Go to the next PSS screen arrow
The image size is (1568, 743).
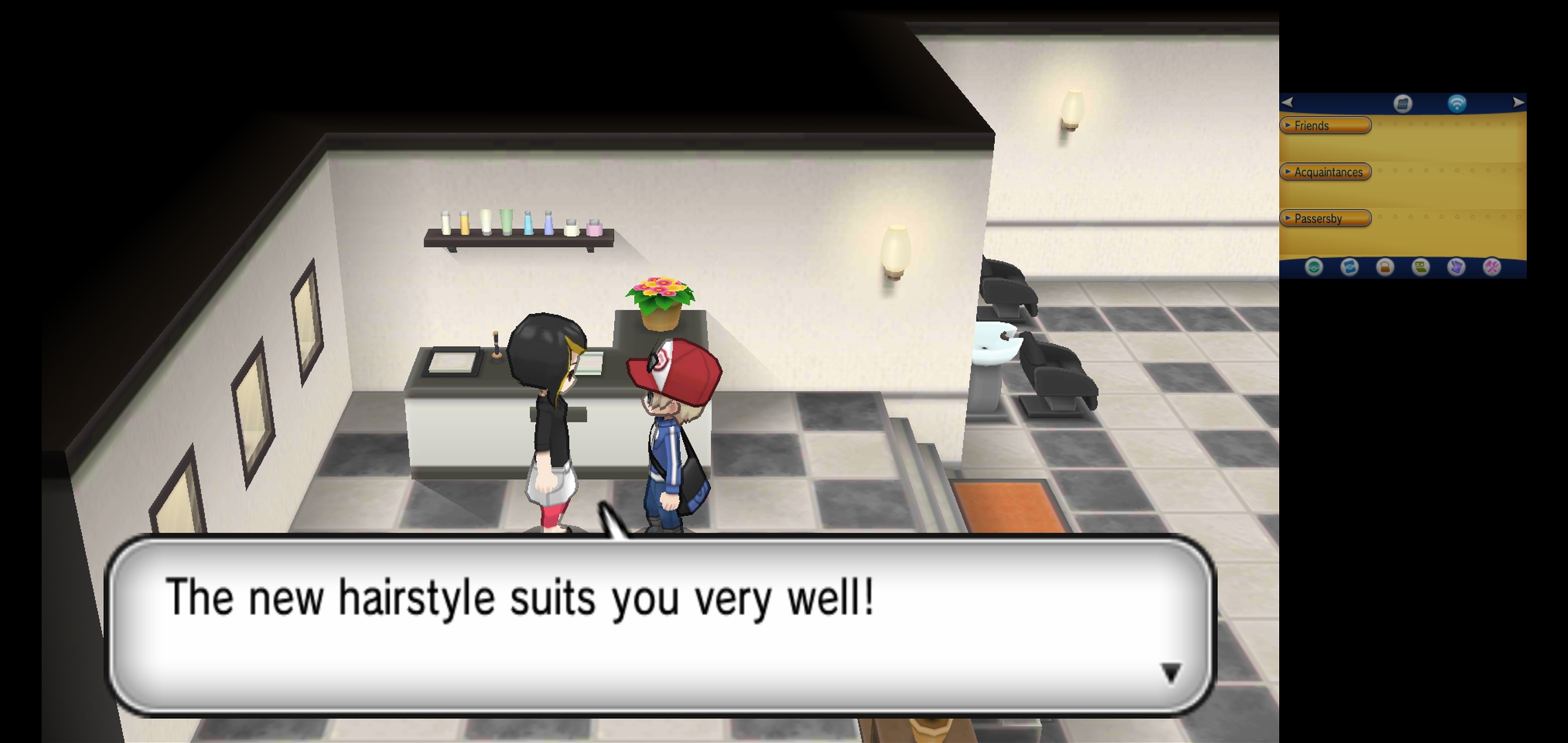point(1518,103)
